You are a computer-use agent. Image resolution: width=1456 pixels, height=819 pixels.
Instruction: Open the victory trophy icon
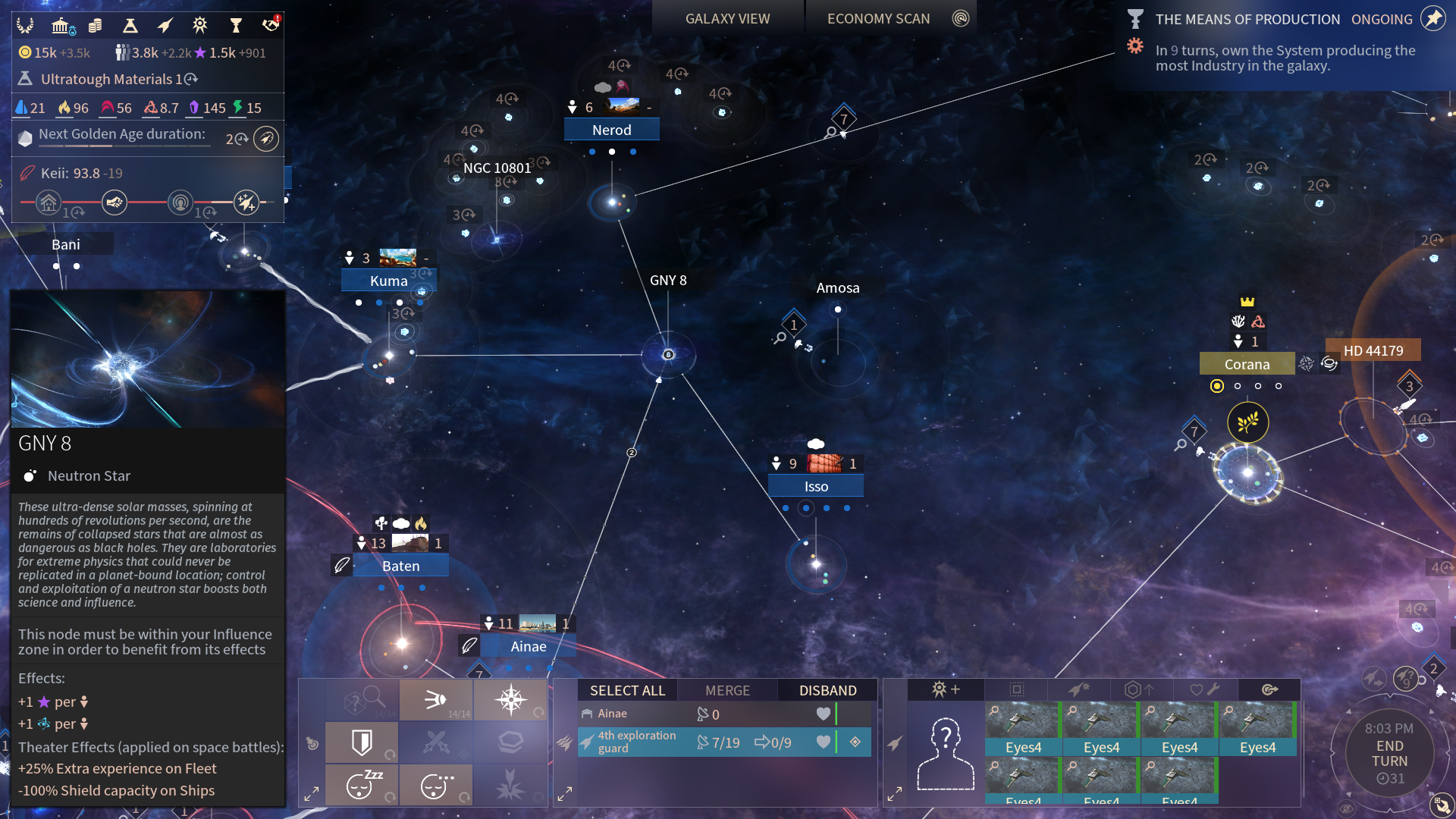point(236,26)
